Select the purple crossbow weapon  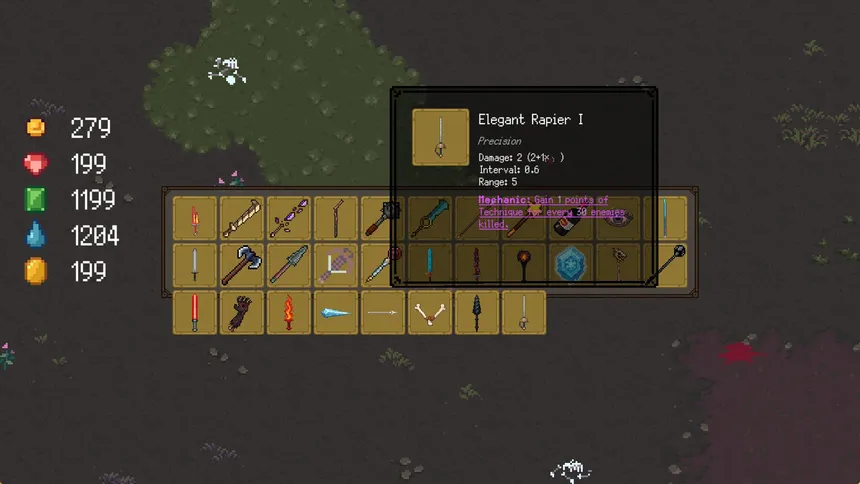(x=335, y=265)
